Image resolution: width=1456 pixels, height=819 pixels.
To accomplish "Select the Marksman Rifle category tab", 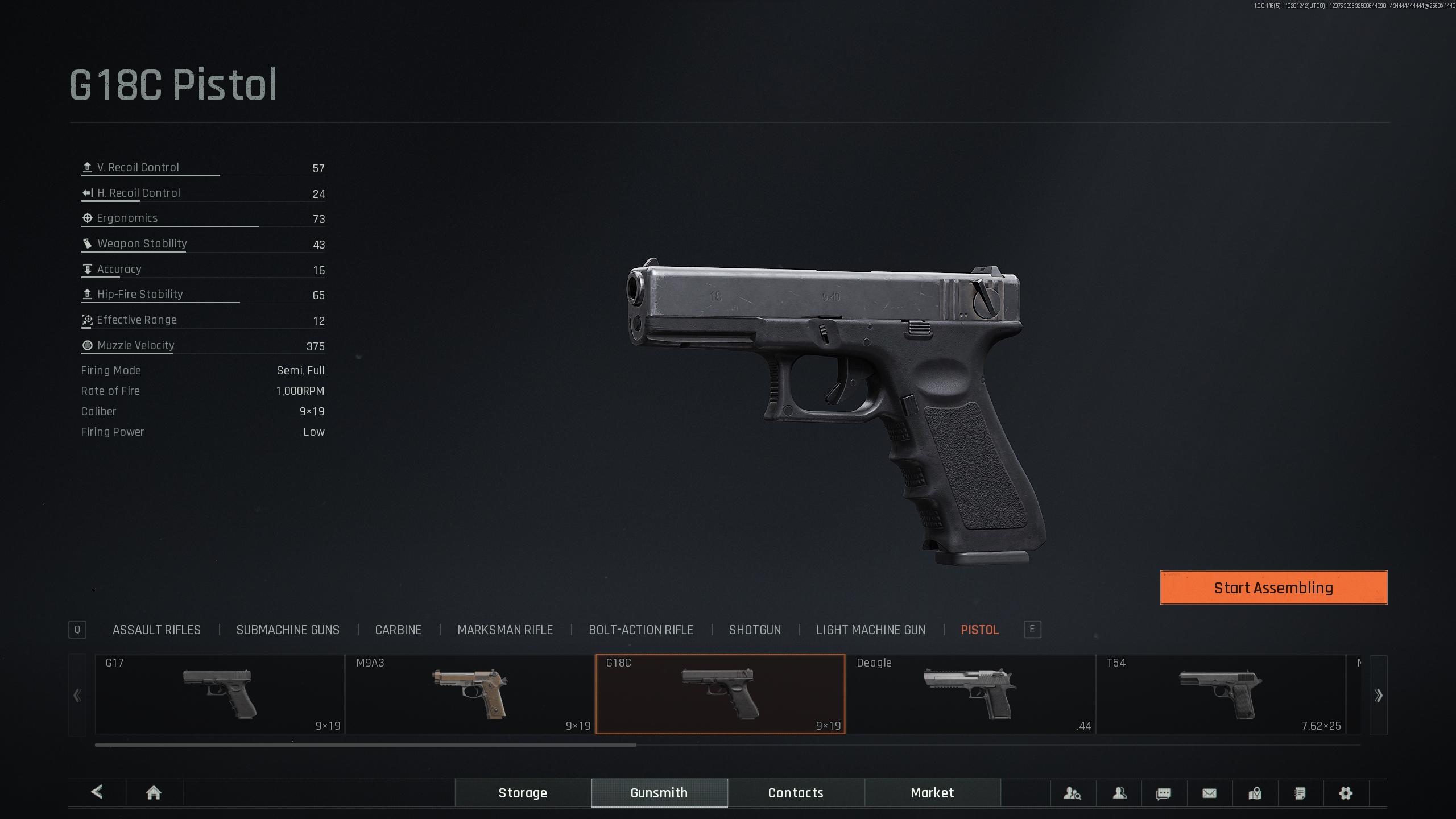I will 505,630.
